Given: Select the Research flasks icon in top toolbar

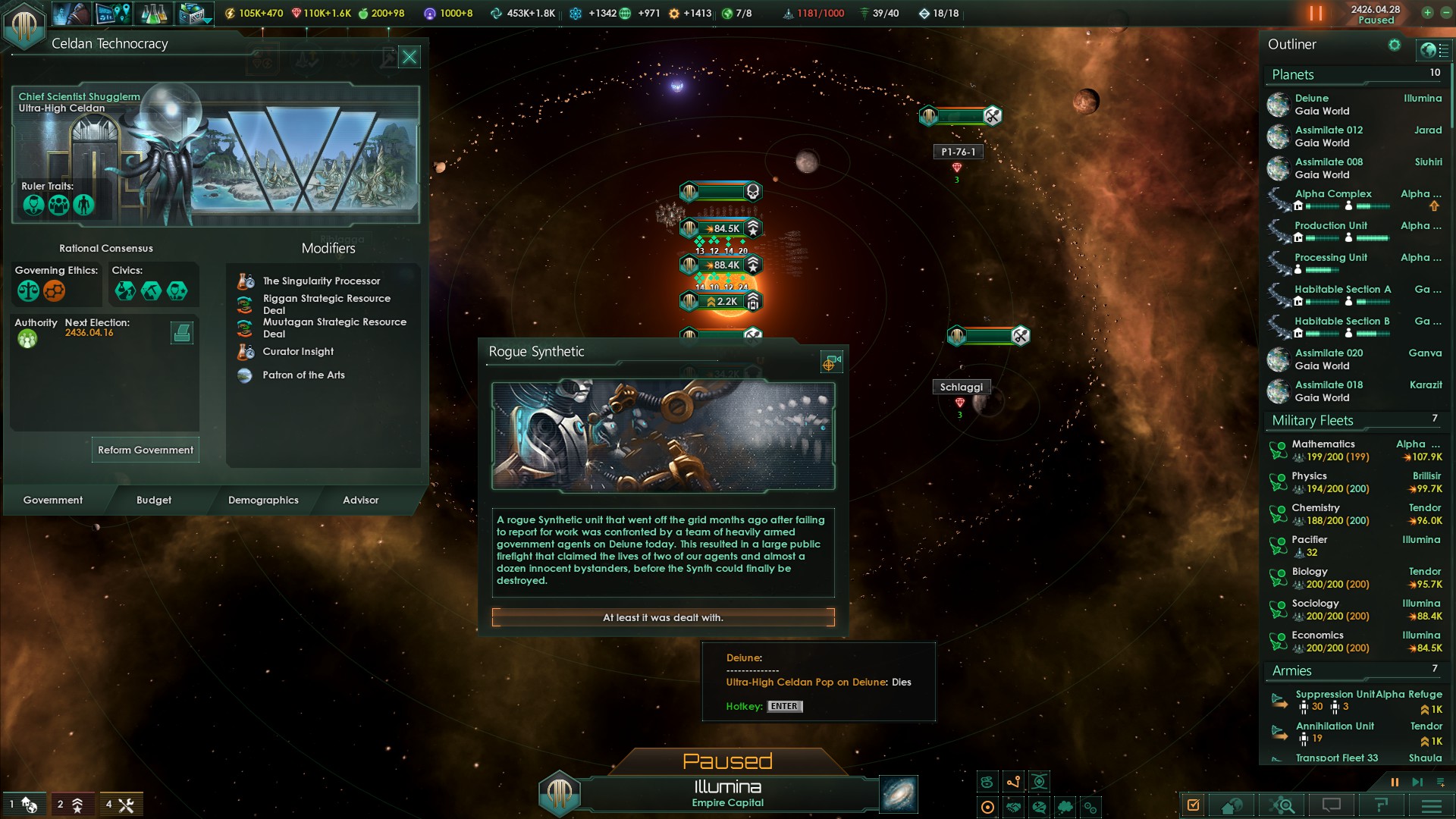Looking at the screenshot, I should 153,14.
